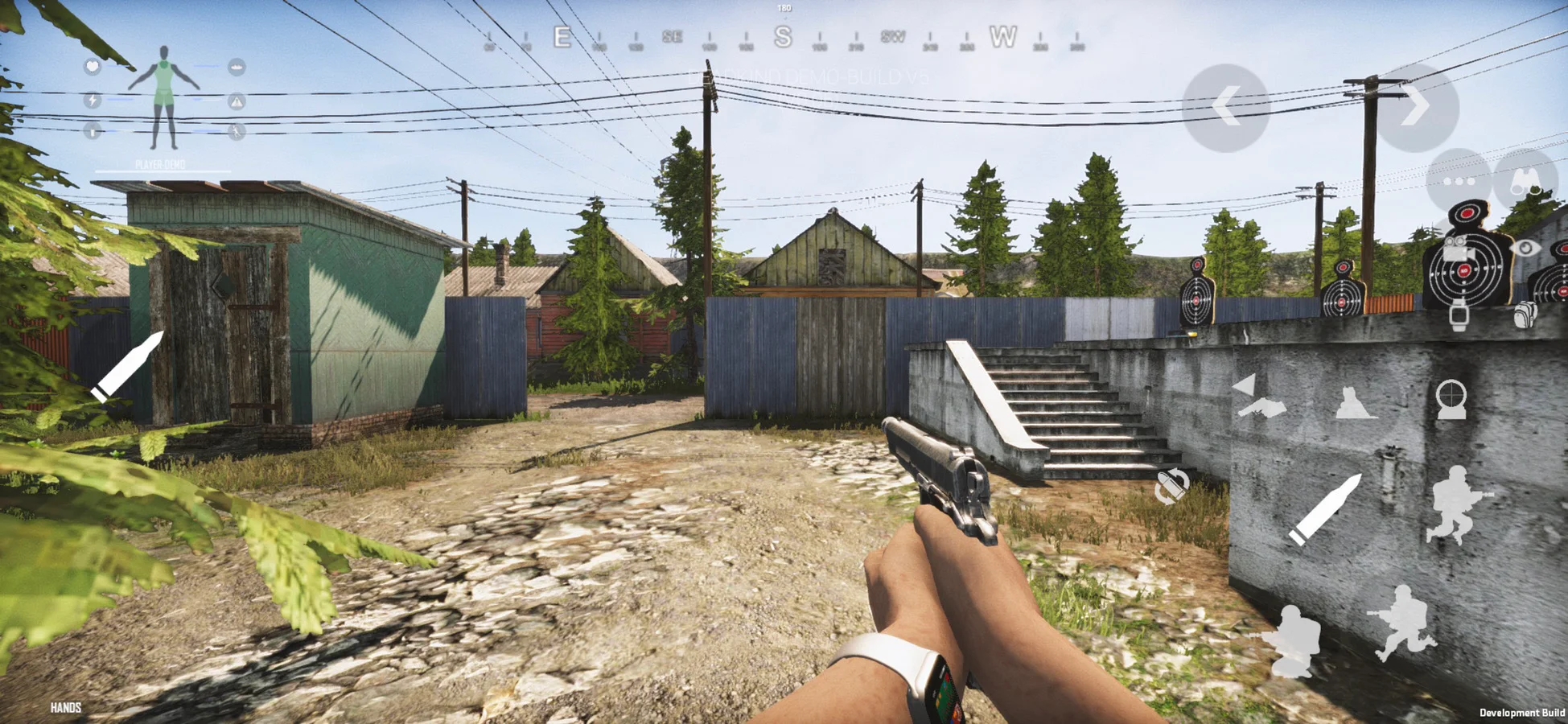Fire with the bullet button beside reload

(1324, 509)
